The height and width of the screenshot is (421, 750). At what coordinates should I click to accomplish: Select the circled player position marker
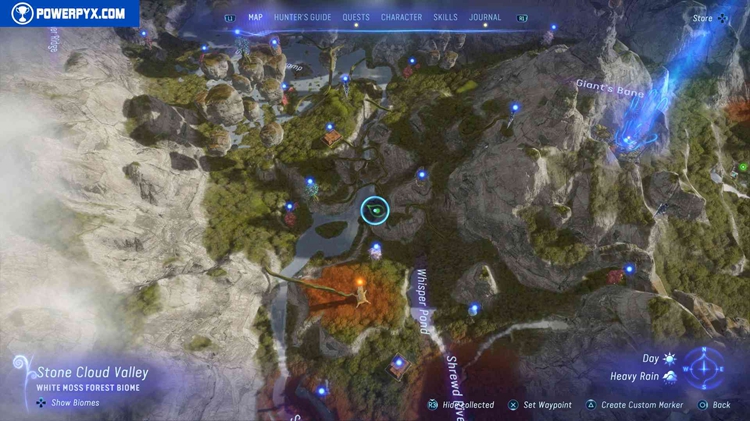tap(374, 210)
